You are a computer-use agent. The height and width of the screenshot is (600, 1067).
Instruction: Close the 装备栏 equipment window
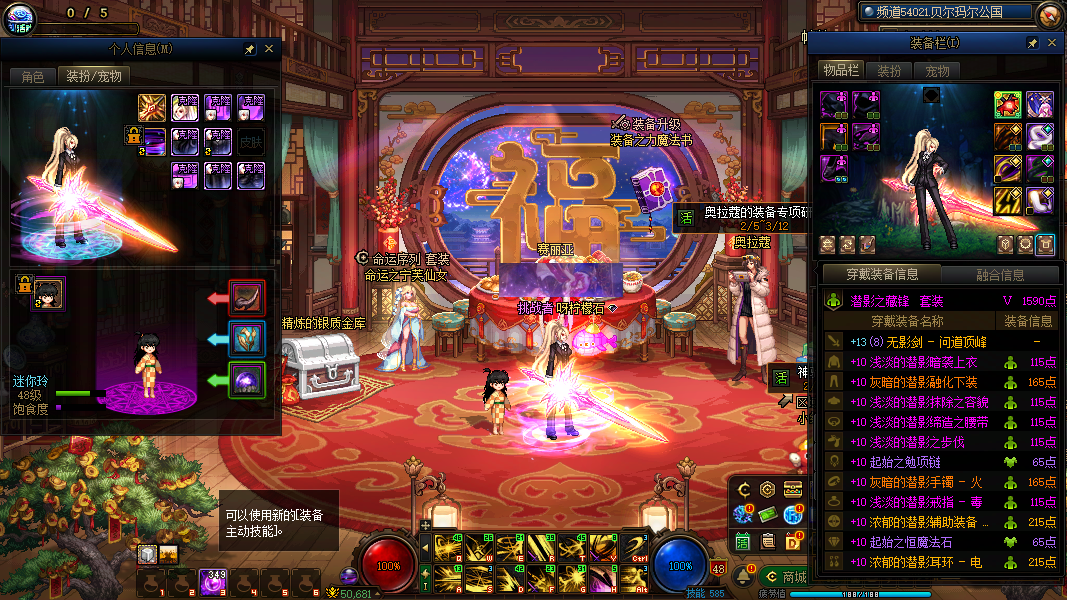point(1051,44)
